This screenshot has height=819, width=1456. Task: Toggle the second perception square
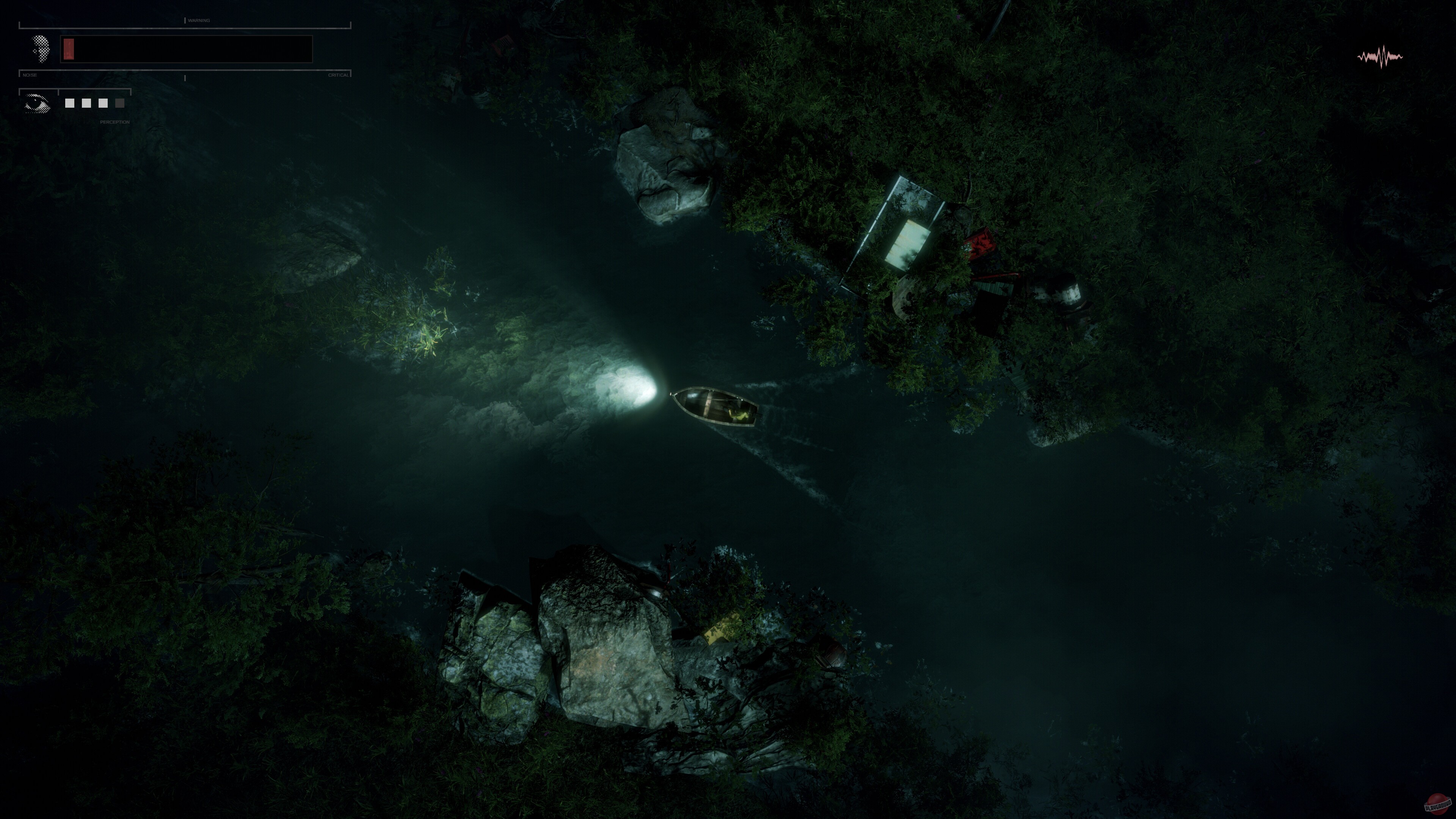pyautogui.click(x=86, y=104)
